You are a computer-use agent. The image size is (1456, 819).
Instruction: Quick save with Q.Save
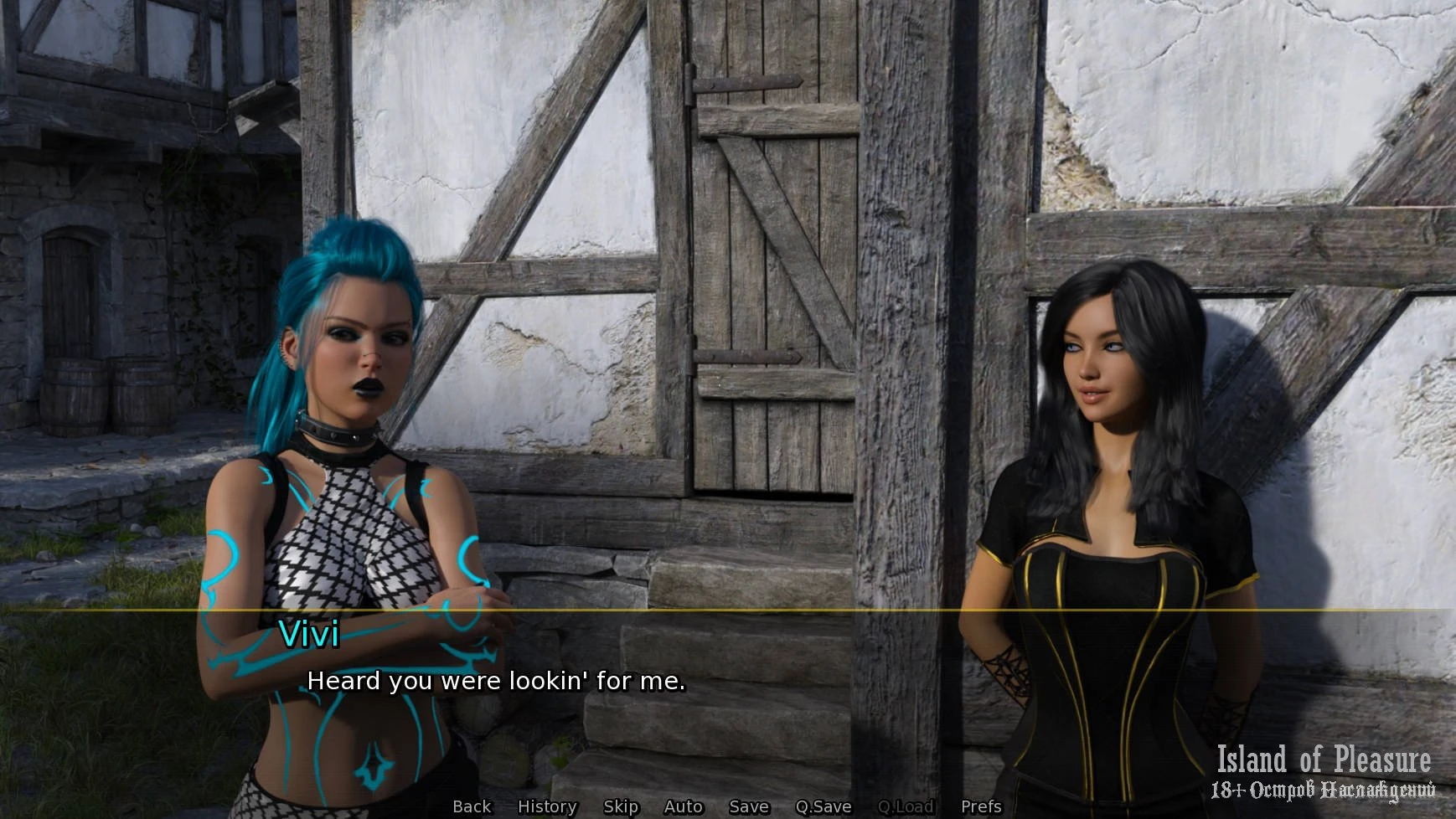coord(823,806)
